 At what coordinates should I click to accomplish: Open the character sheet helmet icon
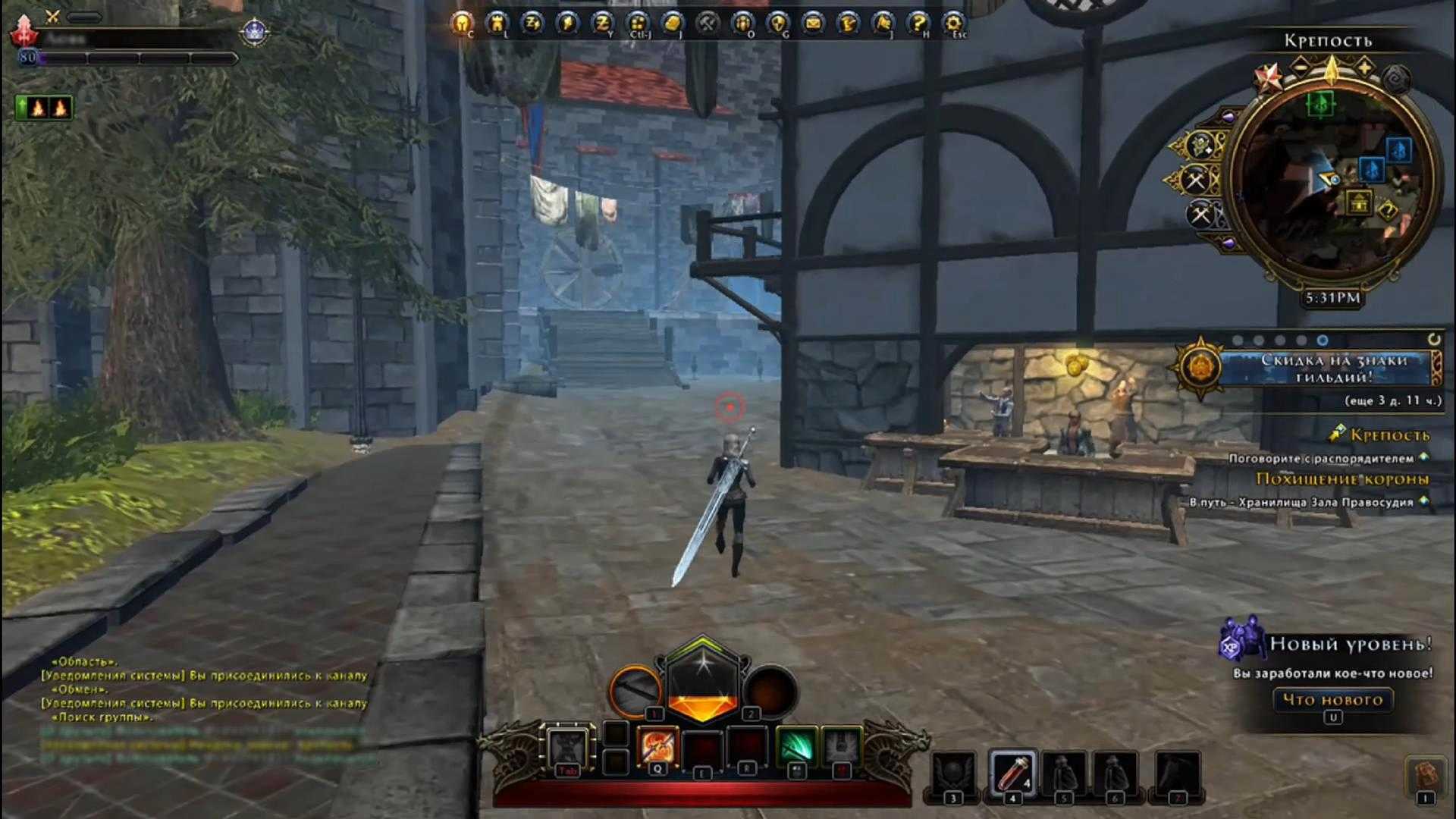pos(460,24)
